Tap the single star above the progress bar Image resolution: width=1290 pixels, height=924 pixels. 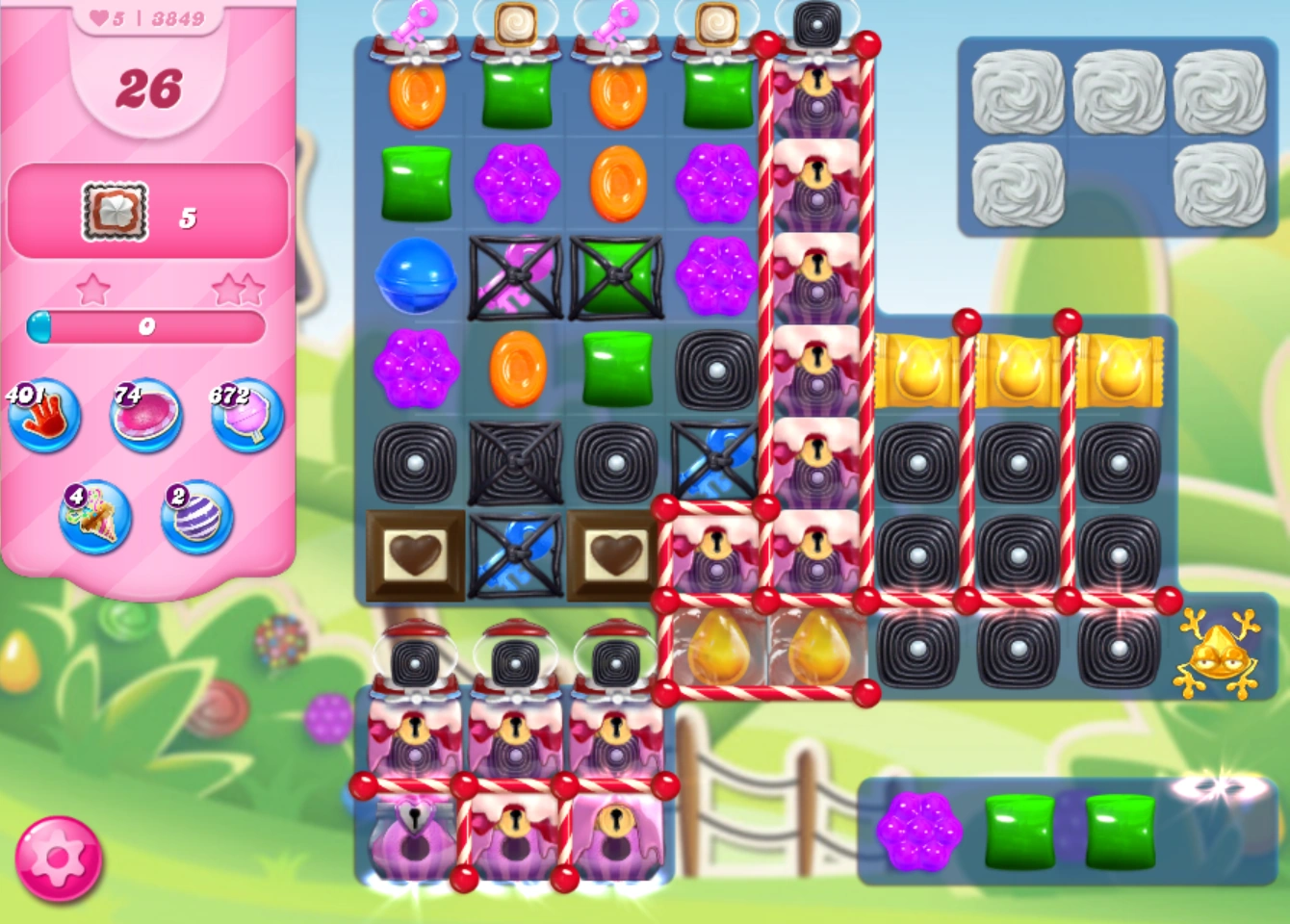[93, 287]
